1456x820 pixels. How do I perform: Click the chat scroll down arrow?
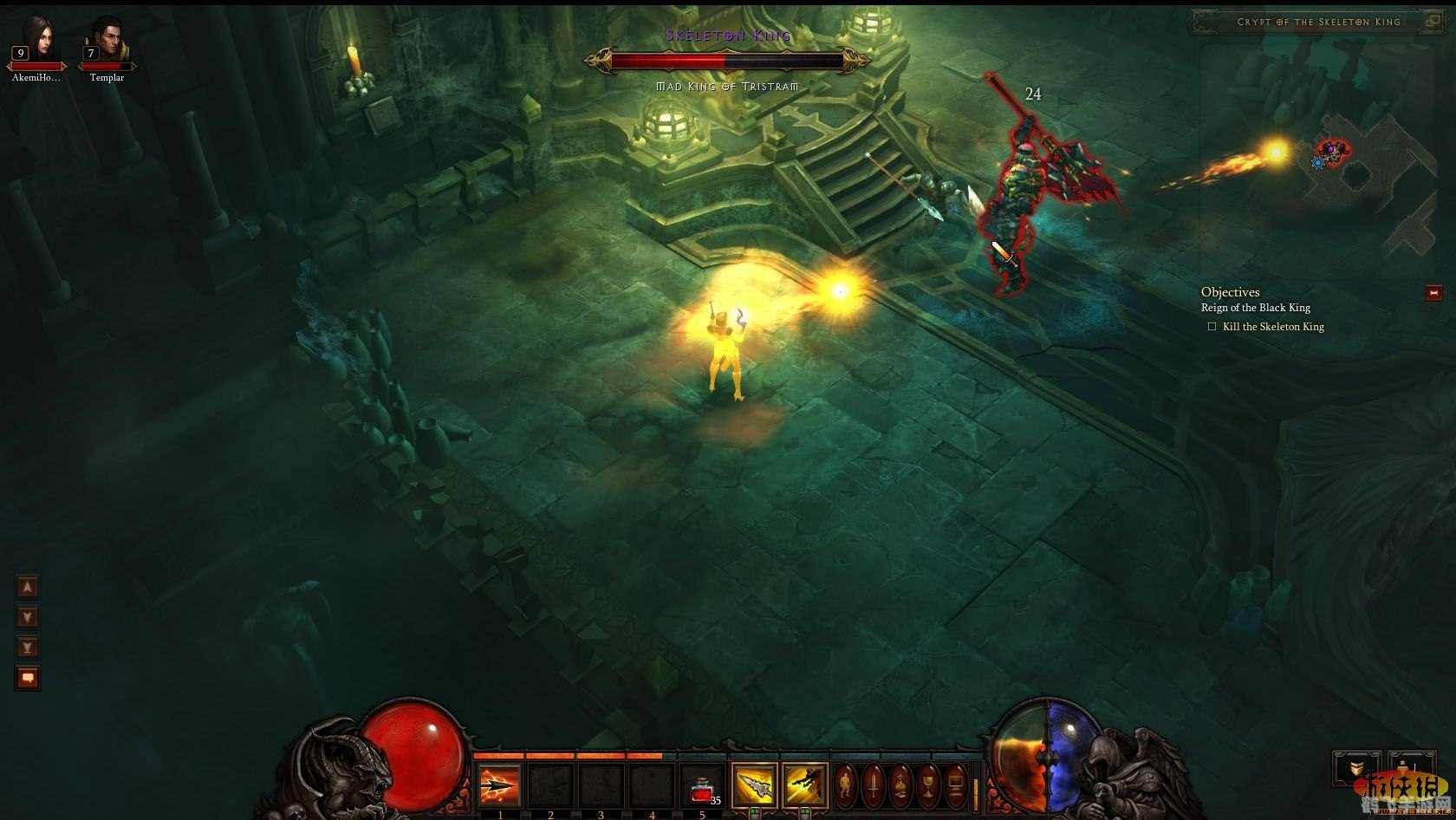pyautogui.click(x=28, y=617)
